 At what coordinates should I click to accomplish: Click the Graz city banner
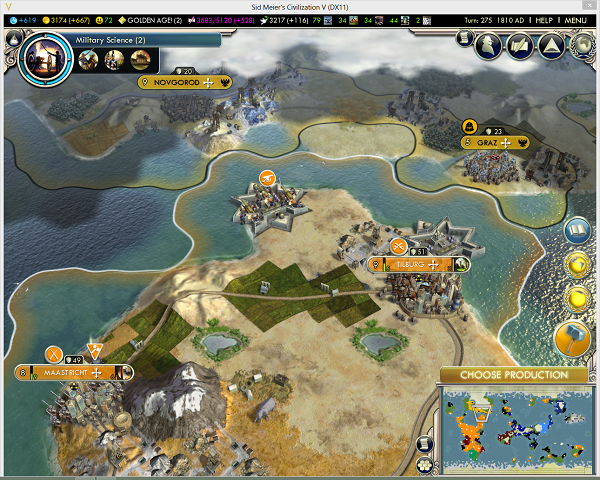tap(495, 142)
